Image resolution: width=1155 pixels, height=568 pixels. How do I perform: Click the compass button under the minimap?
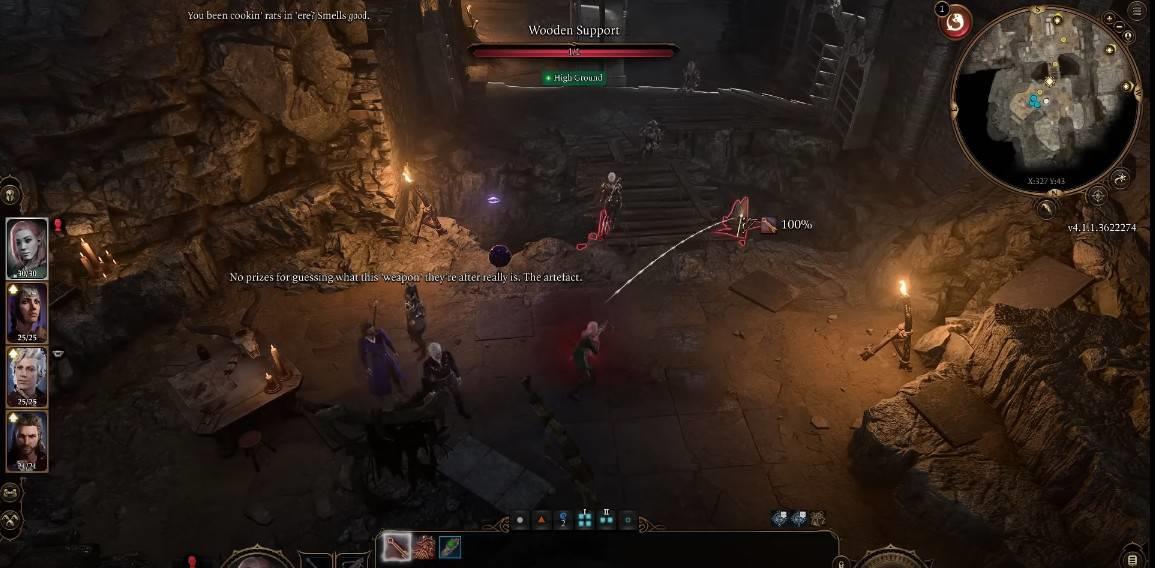click(1097, 195)
